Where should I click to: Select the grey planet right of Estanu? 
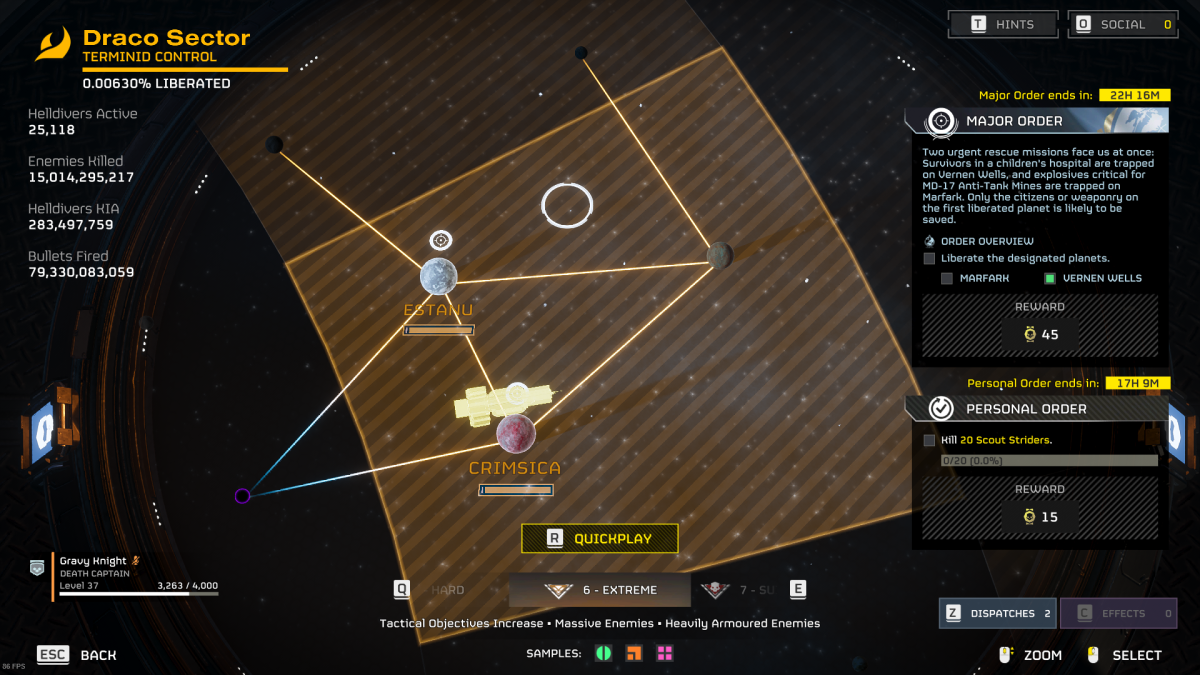click(x=720, y=256)
